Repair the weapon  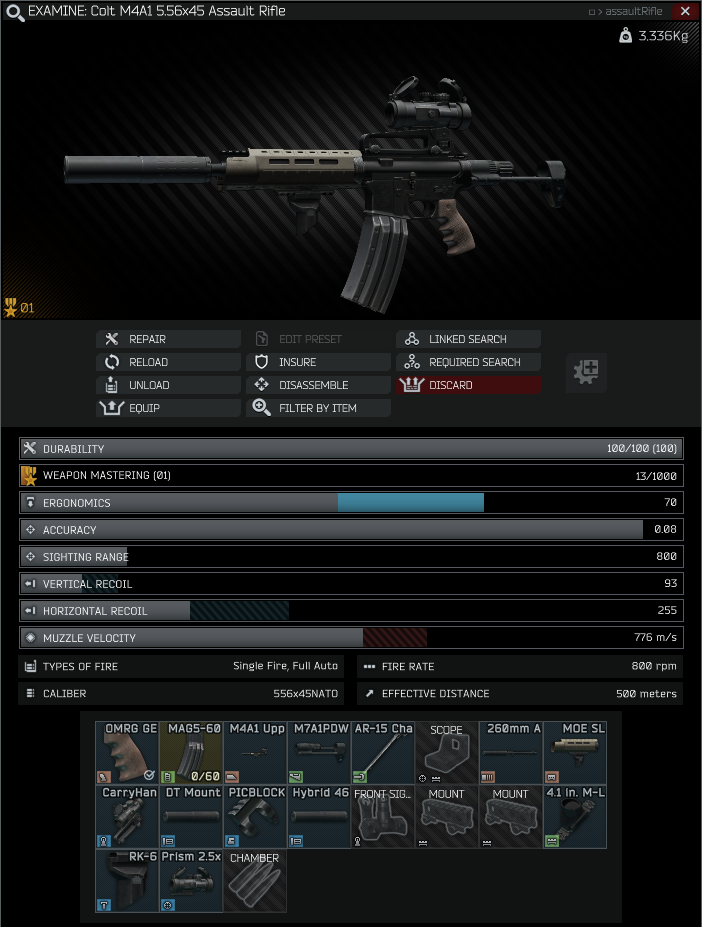point(168,339)
